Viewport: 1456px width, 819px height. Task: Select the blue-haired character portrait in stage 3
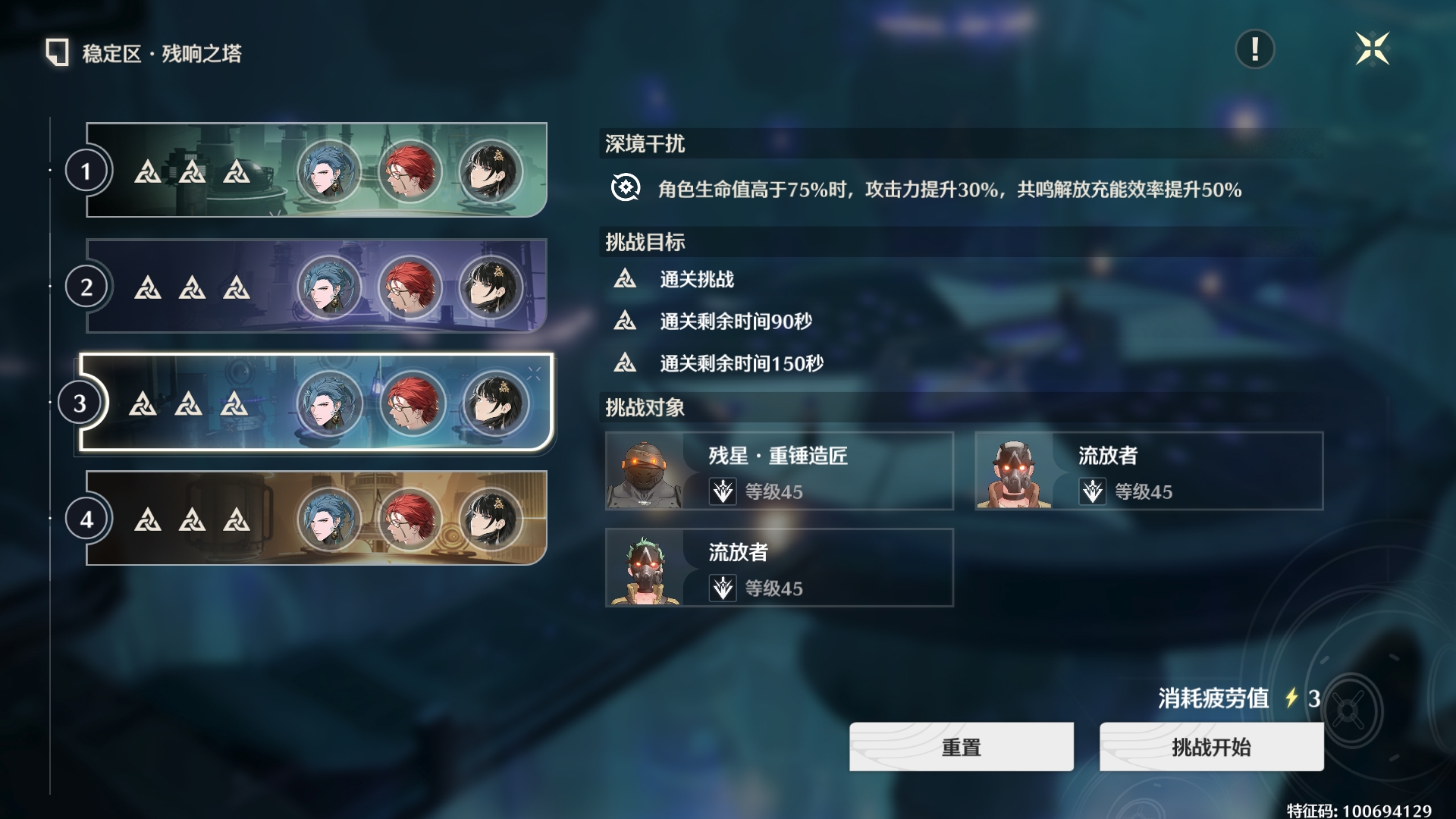coord(329,402)
